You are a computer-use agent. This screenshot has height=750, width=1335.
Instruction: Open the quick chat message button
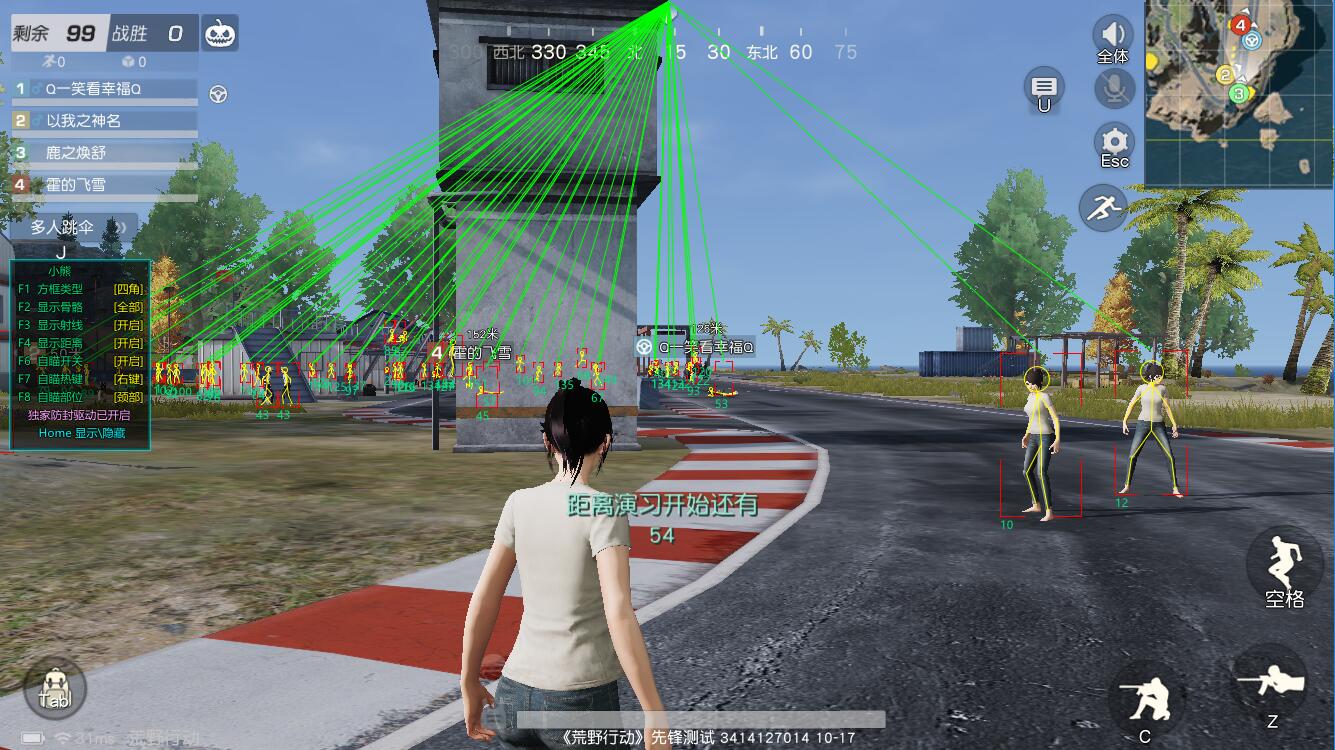tap(1044, 88)
